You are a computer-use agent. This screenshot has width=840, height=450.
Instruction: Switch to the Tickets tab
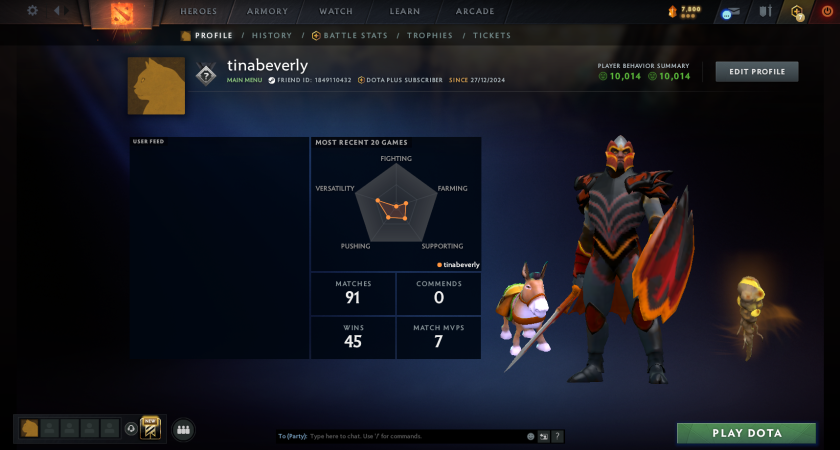click(x=491, y=35)
